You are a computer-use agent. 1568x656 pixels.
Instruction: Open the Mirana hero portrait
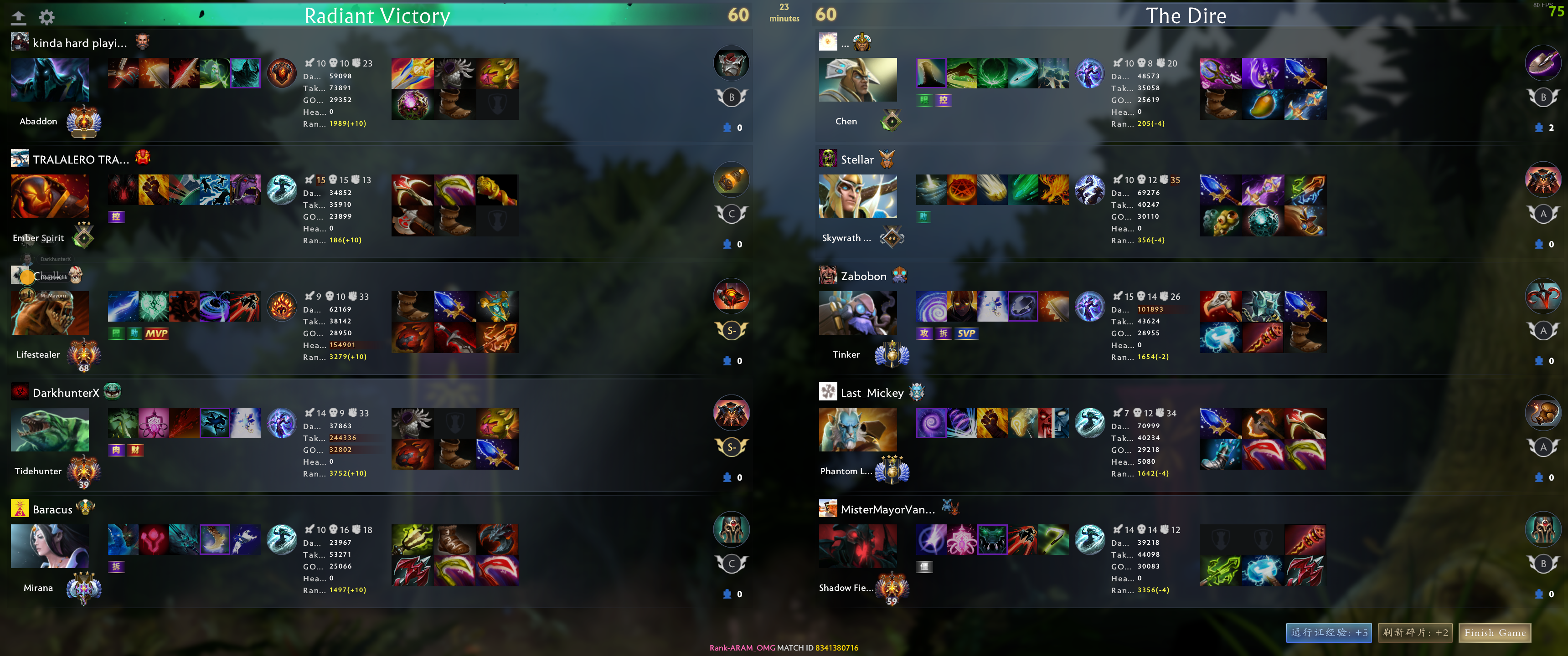click(x=50, y=547)
